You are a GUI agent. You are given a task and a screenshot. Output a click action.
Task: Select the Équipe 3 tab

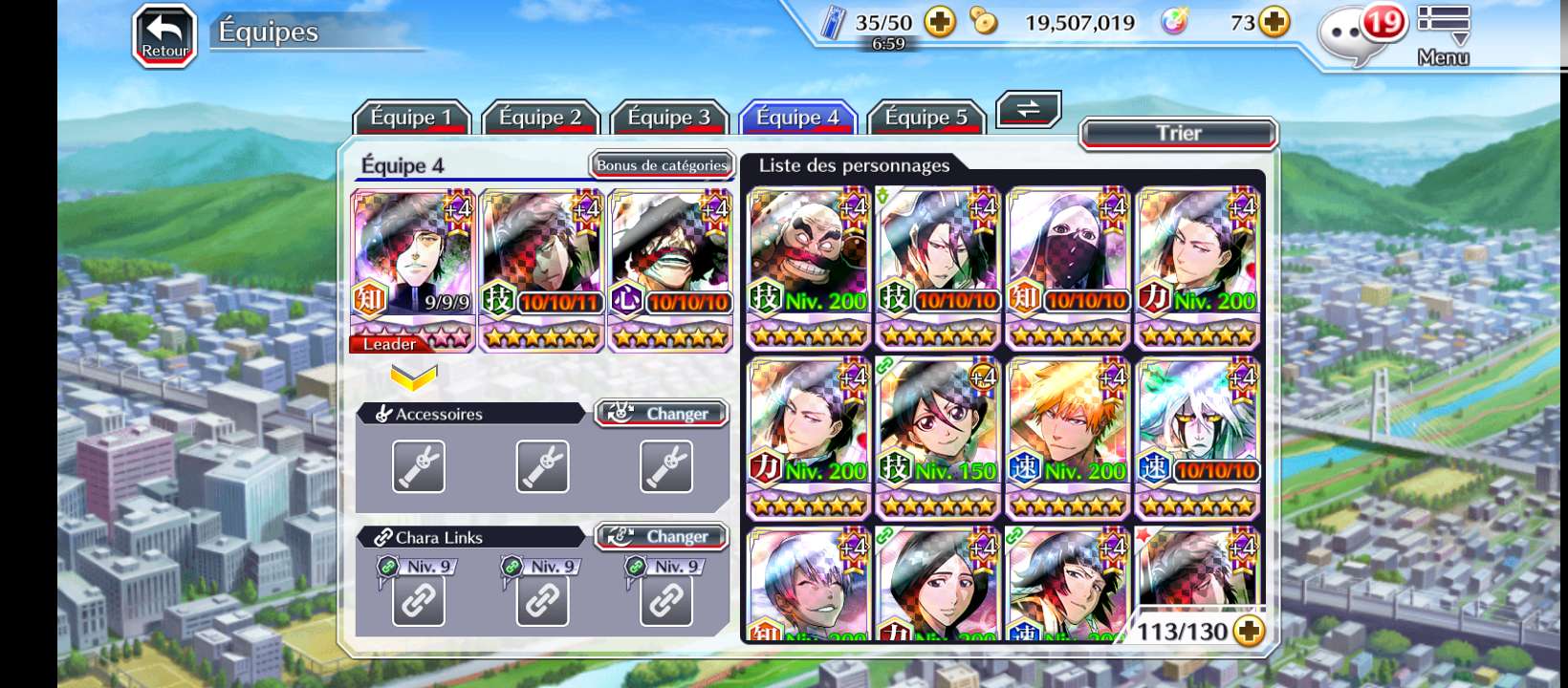click(669, 118)
